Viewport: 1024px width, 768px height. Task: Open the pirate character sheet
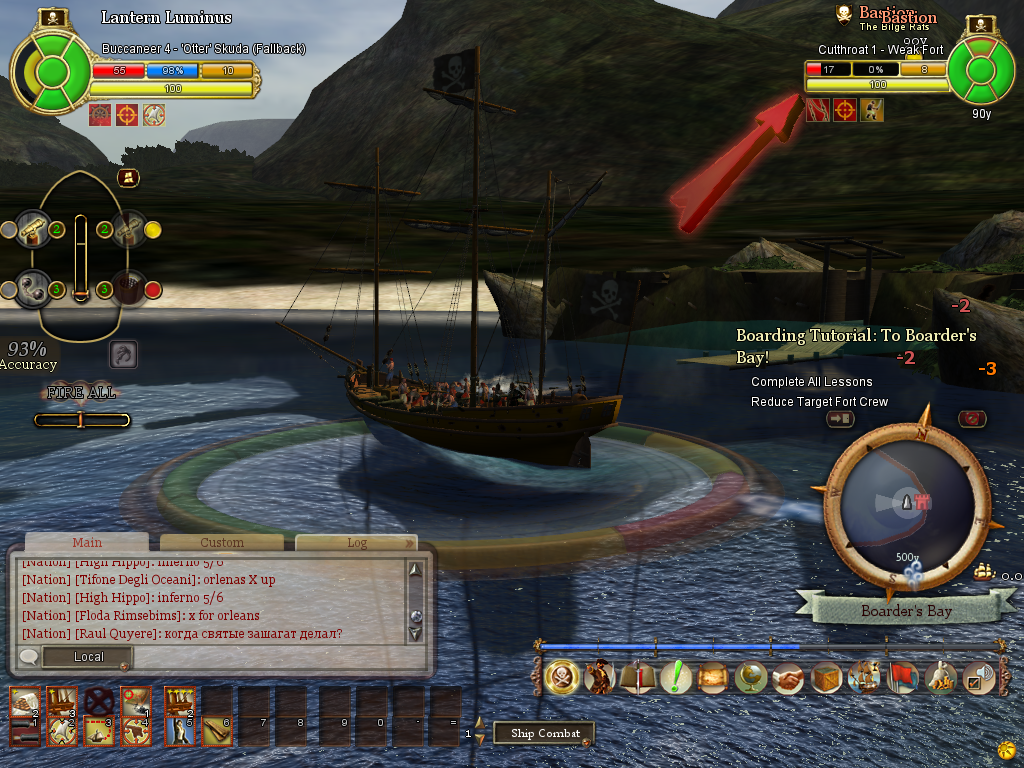pos(599,678)
